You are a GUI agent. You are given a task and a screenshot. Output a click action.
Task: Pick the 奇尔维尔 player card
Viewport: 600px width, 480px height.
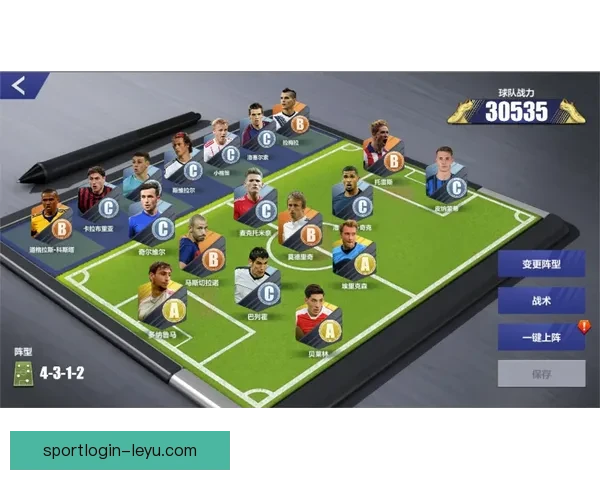[149, 213]
